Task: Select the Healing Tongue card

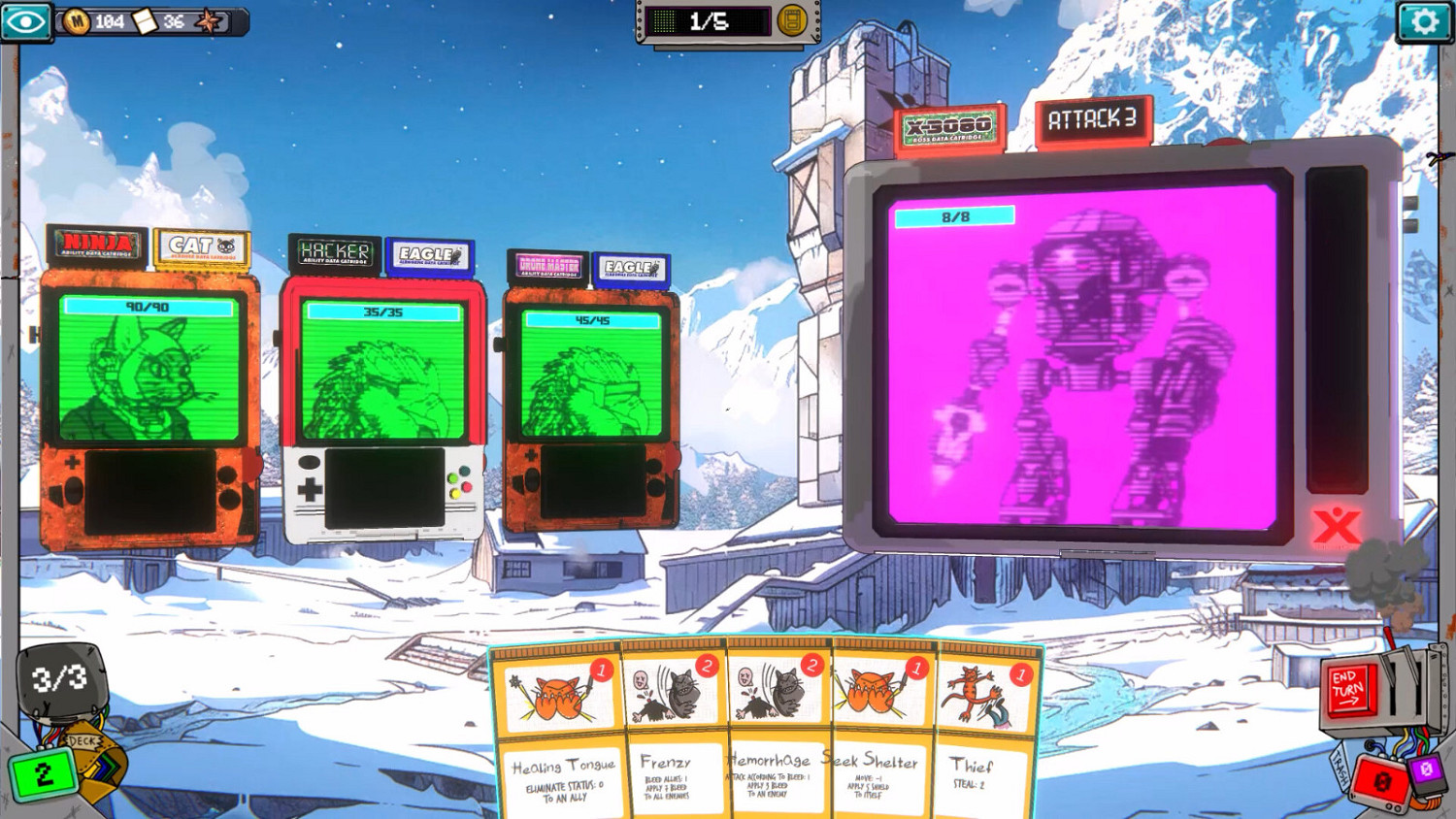Action: coord(561,737)
